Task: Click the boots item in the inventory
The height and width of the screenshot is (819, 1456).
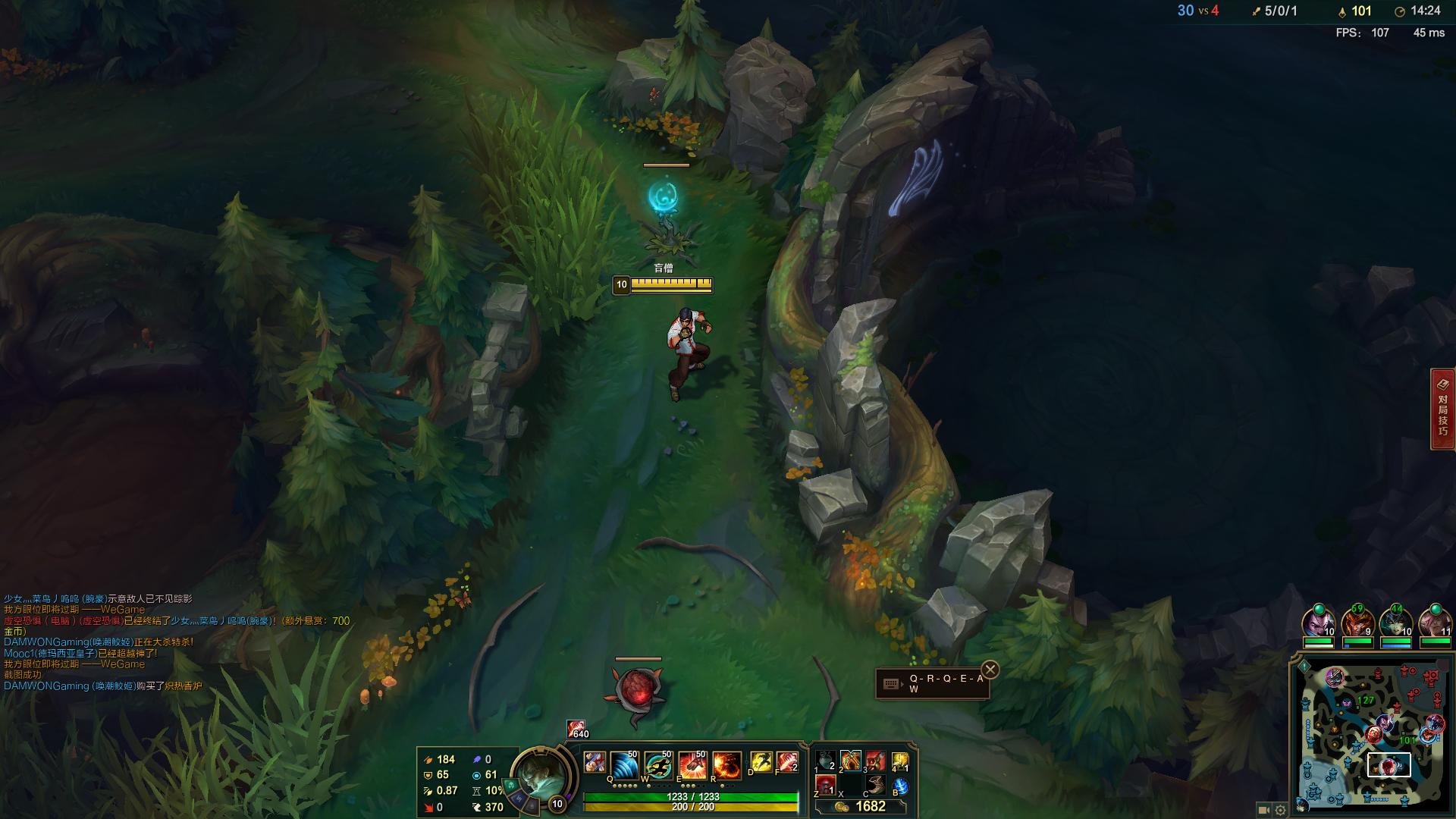Action: click(875, 785)
